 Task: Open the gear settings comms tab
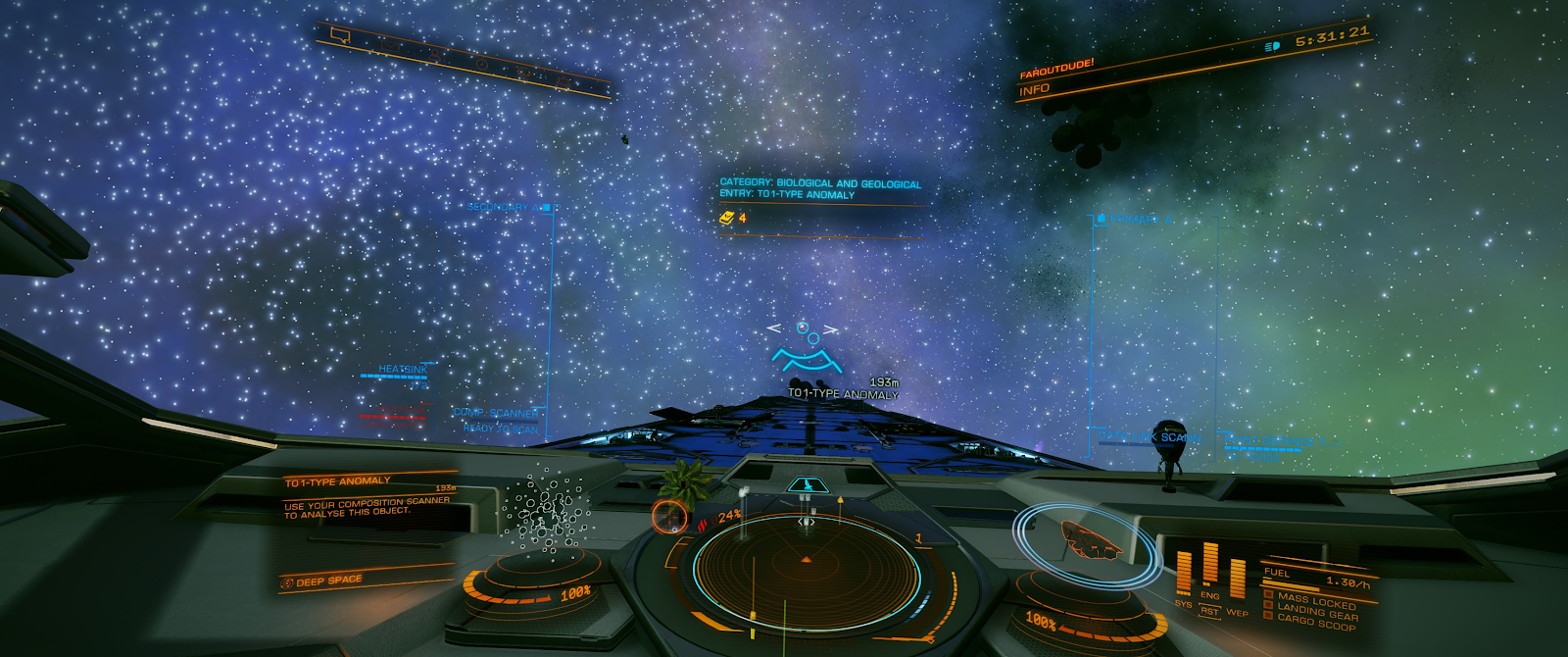point(524,74)
